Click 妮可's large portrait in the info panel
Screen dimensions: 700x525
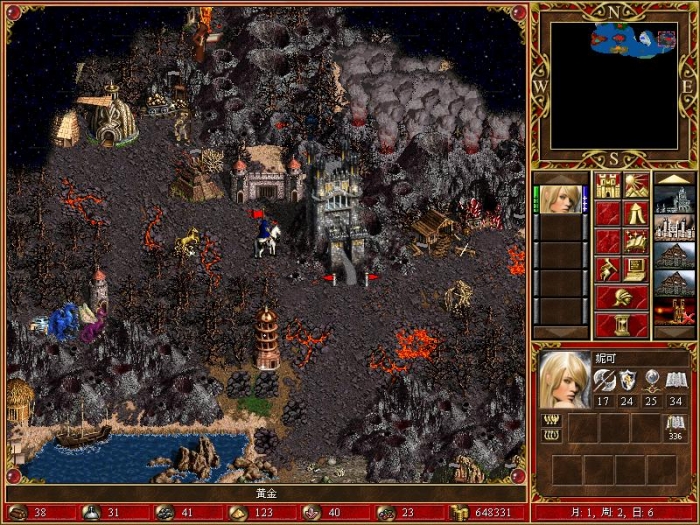click(564, 380)
